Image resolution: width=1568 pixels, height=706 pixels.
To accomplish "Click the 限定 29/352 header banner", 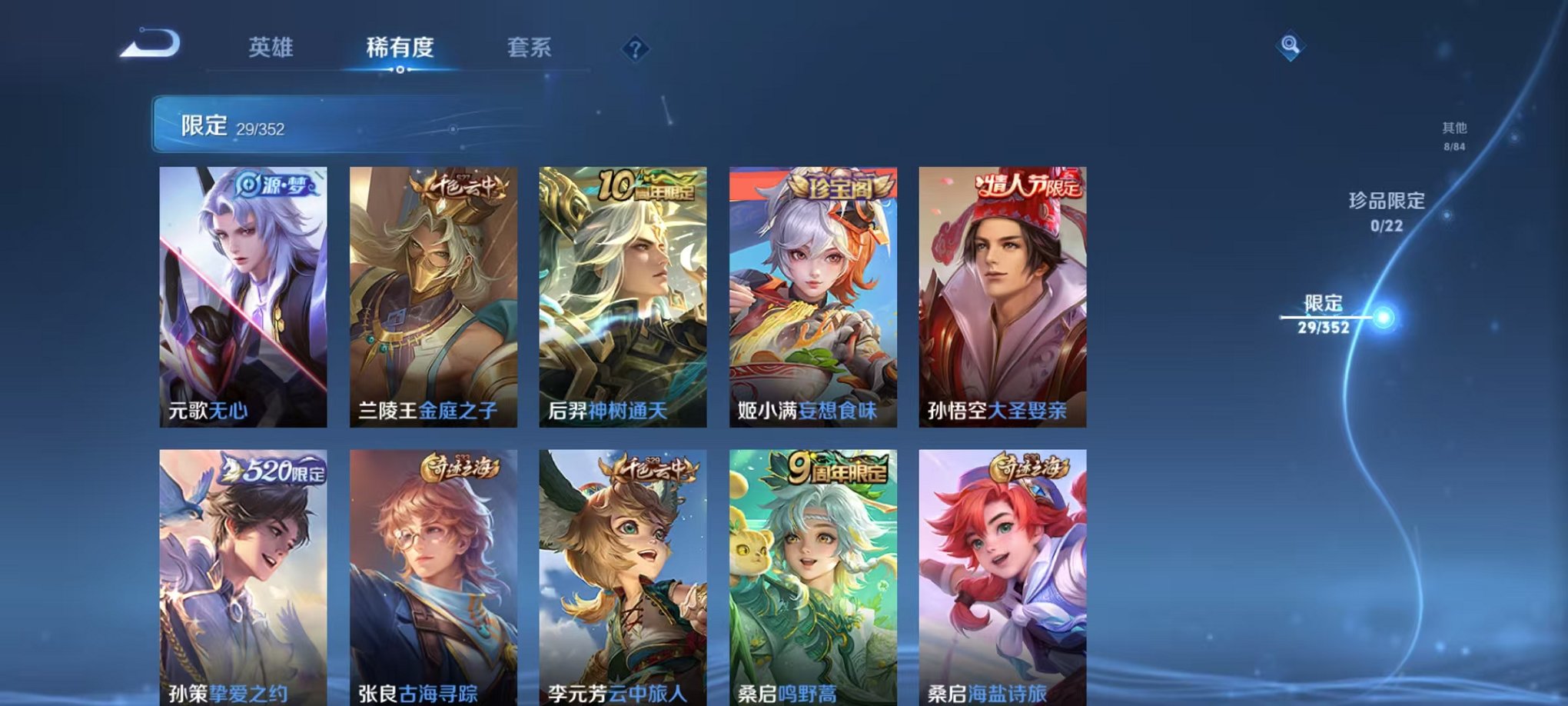I will (x=307, y=123).
